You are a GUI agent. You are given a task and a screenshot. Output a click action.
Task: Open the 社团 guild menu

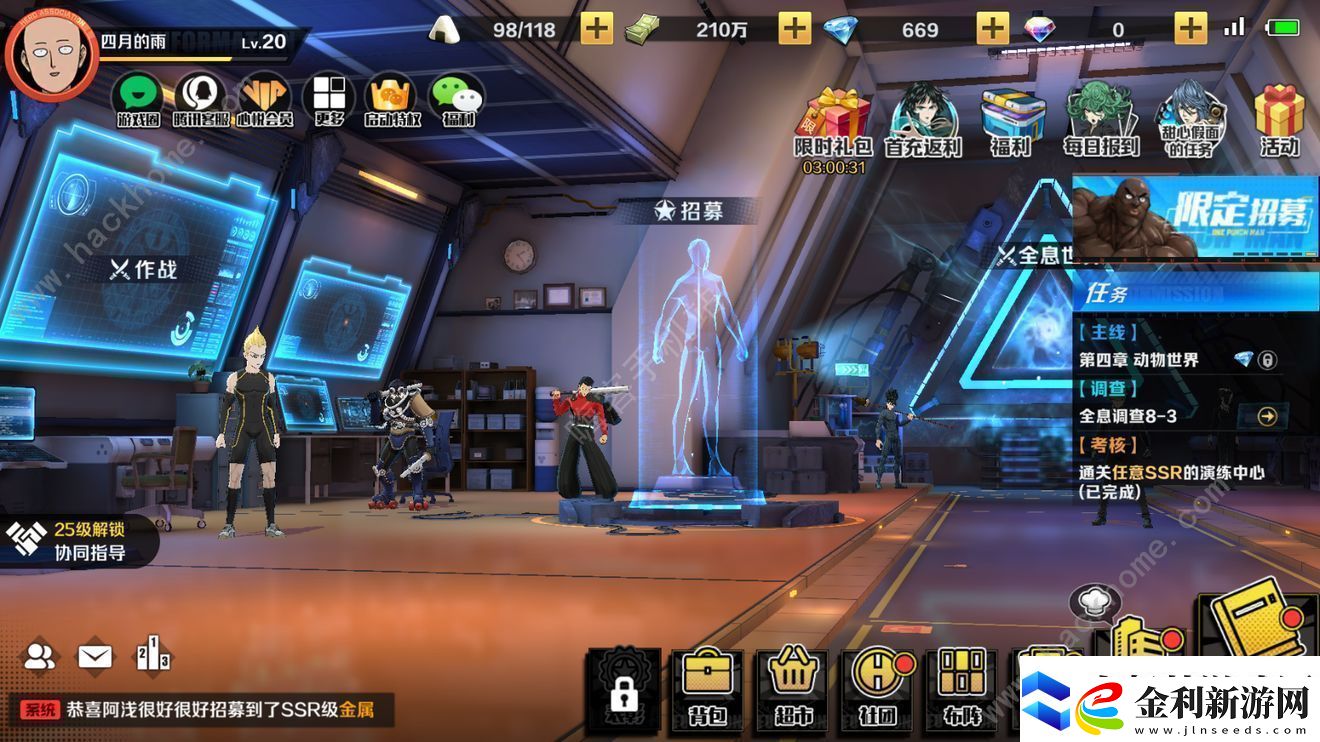click(x=877, y=686)
